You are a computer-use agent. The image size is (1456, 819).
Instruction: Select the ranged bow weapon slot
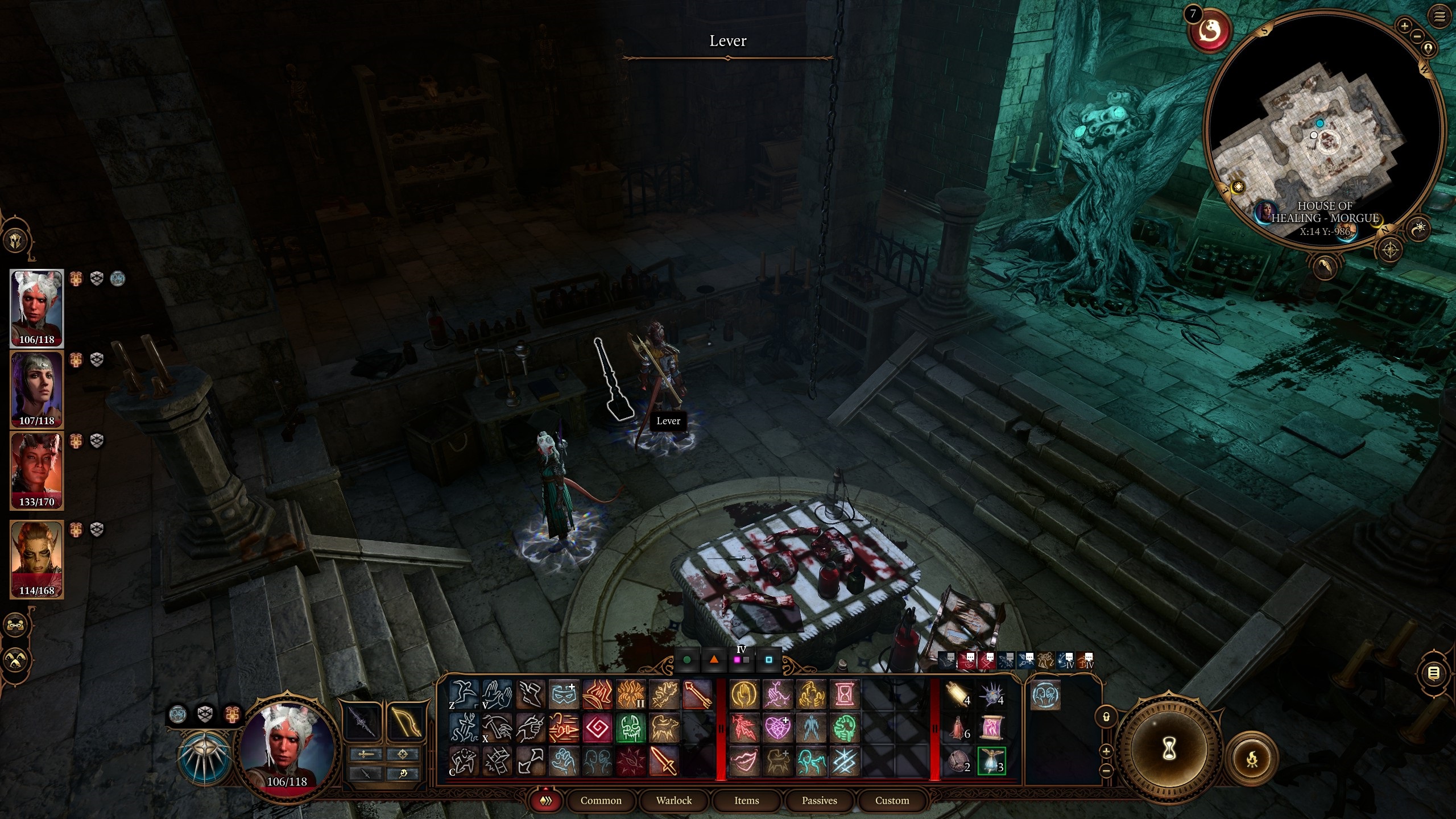405,721
